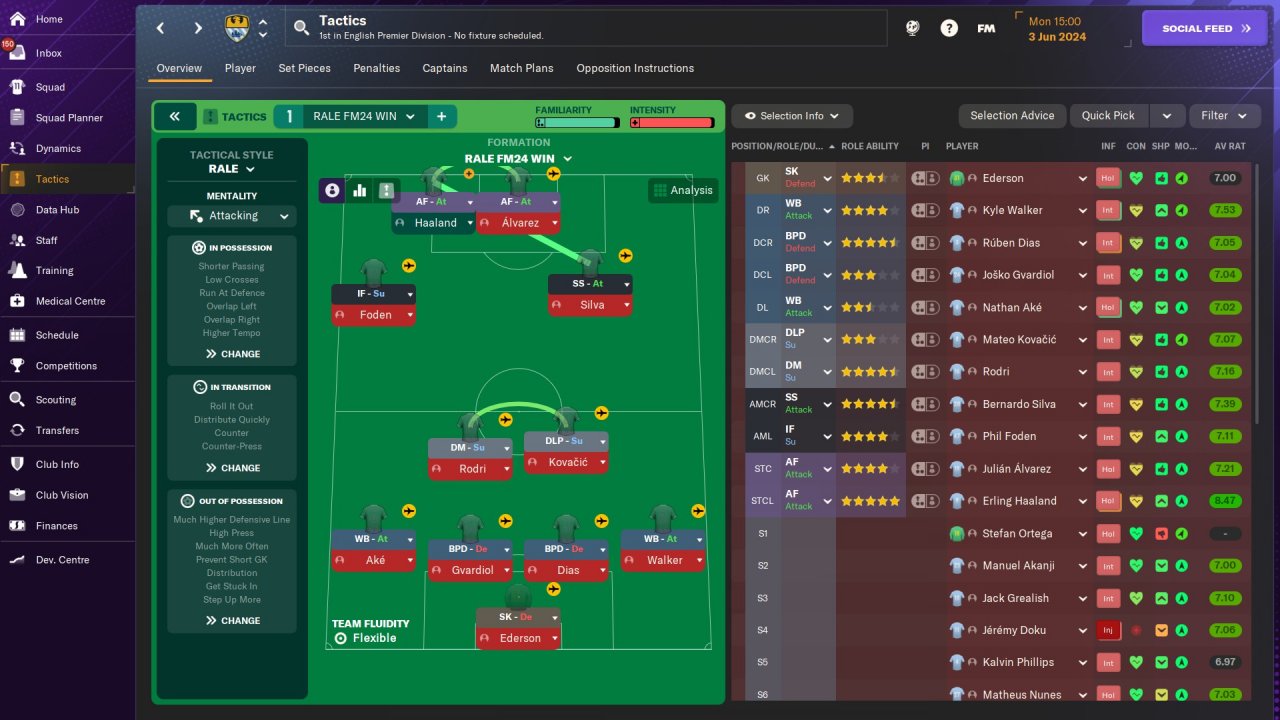This screenshot has height=720, width=1280.
Task: Open the Match Plans tab
Action: (521, 68)
